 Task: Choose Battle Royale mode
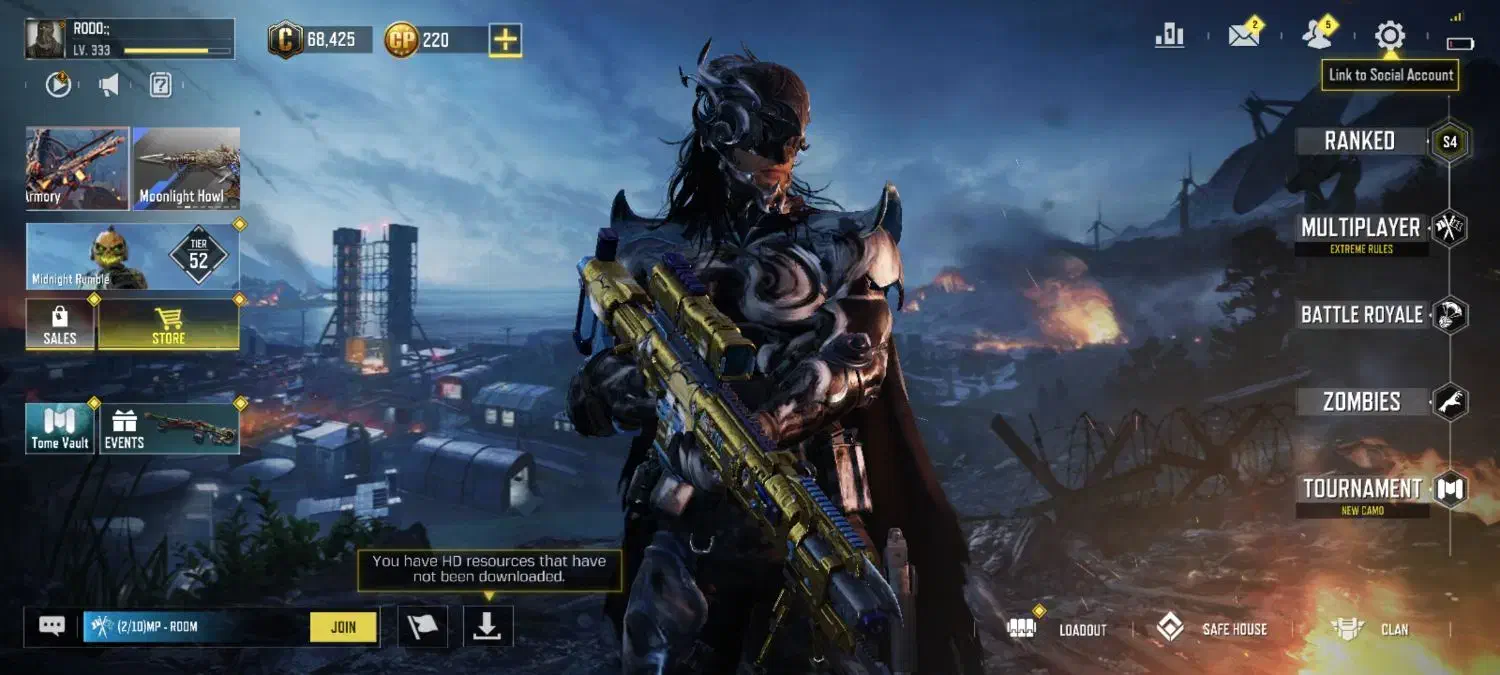click(1361, 315)
